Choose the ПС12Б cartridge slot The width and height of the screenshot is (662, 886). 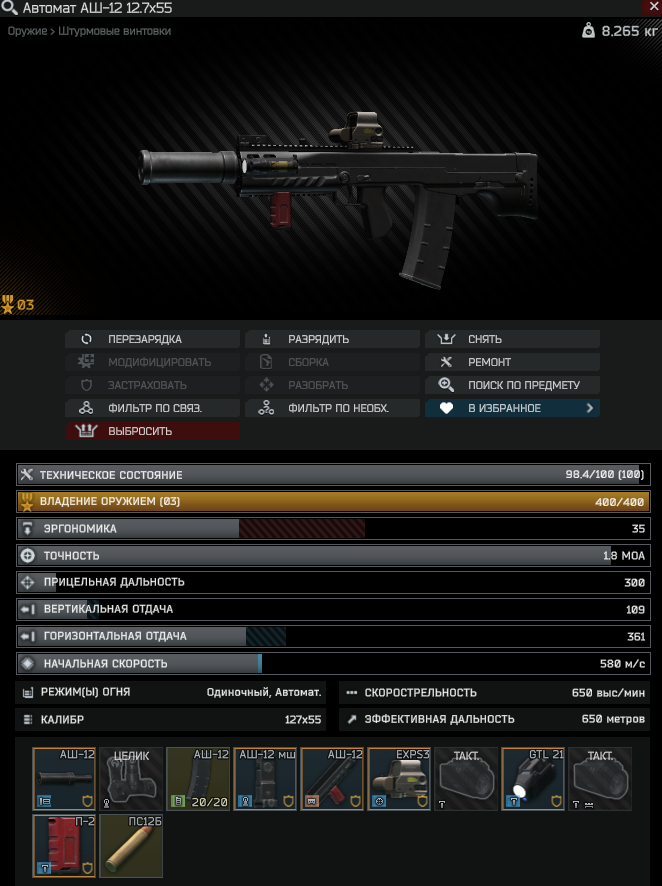pos(131,846)
